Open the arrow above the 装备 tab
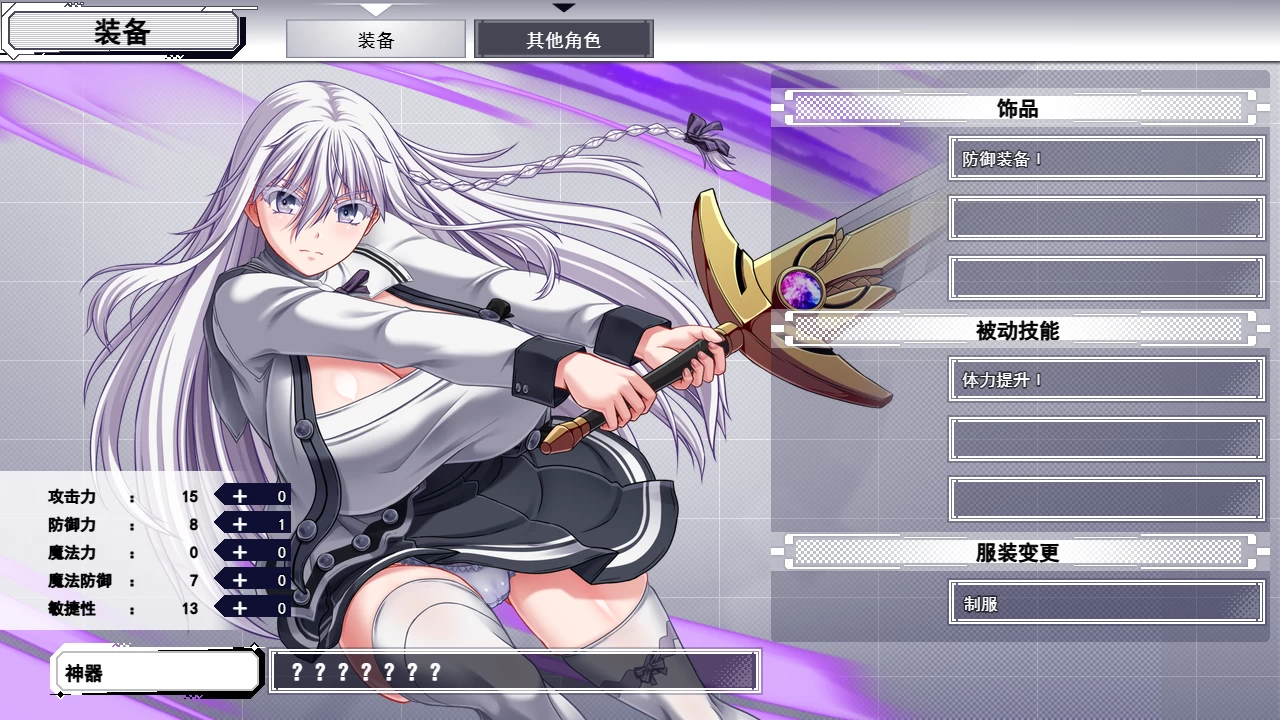Image resolution: width=1280 pixels, height=720 pixels. coord(375,9)
